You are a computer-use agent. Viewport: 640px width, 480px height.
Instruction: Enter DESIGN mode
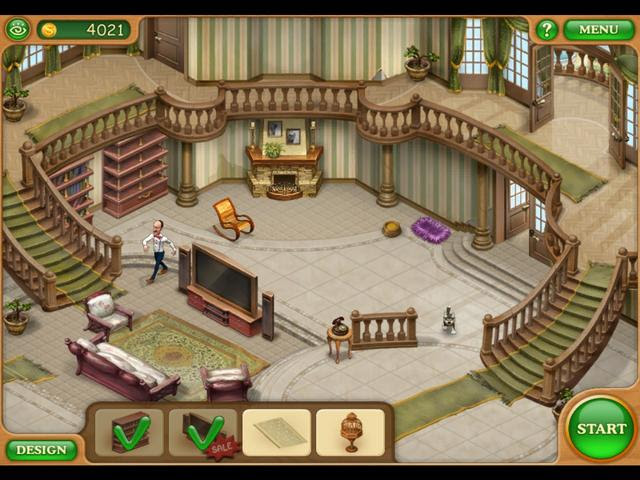coord(41,450)
